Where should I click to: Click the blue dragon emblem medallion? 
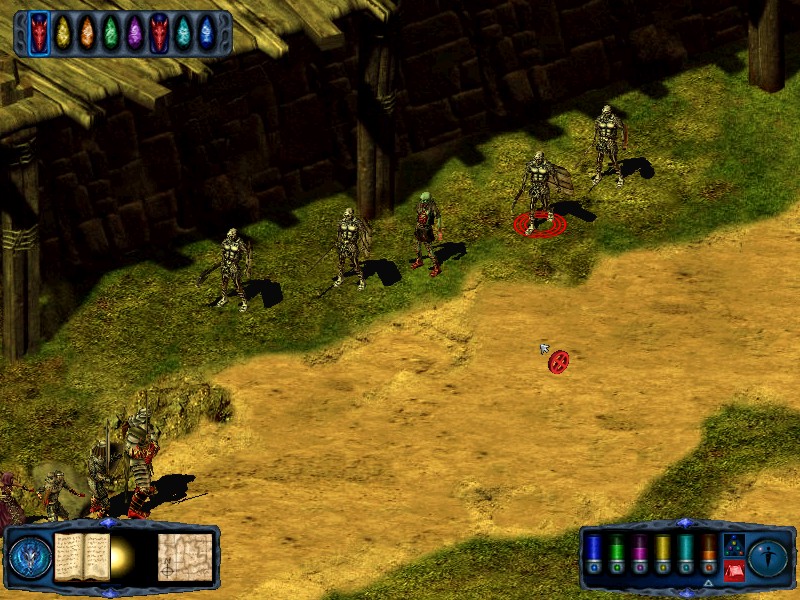coord(30,557)
